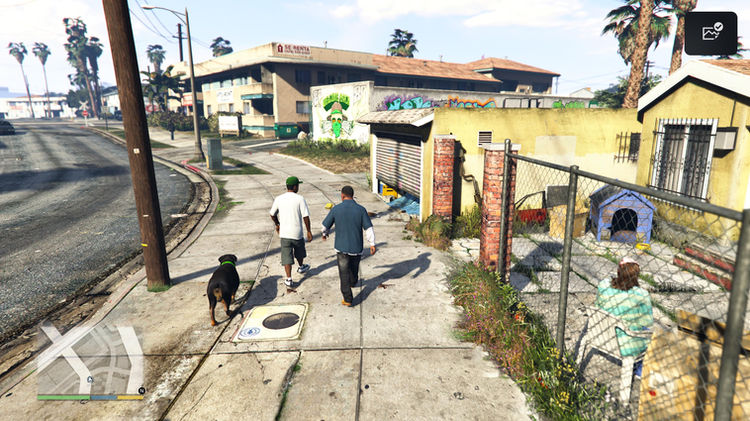The image size is (750, 421).
Task: Open the minimap in the corner
Action: click(90, 359)
